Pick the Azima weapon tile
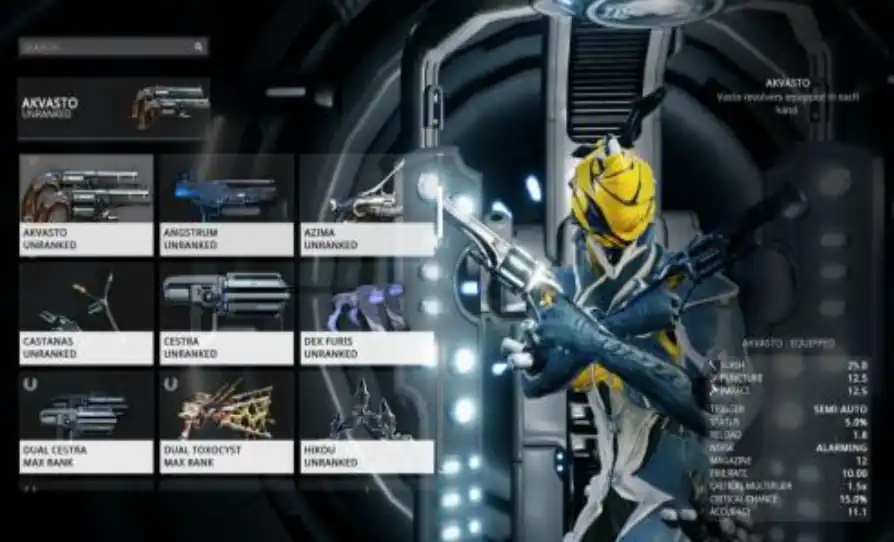 coord(366,204)
